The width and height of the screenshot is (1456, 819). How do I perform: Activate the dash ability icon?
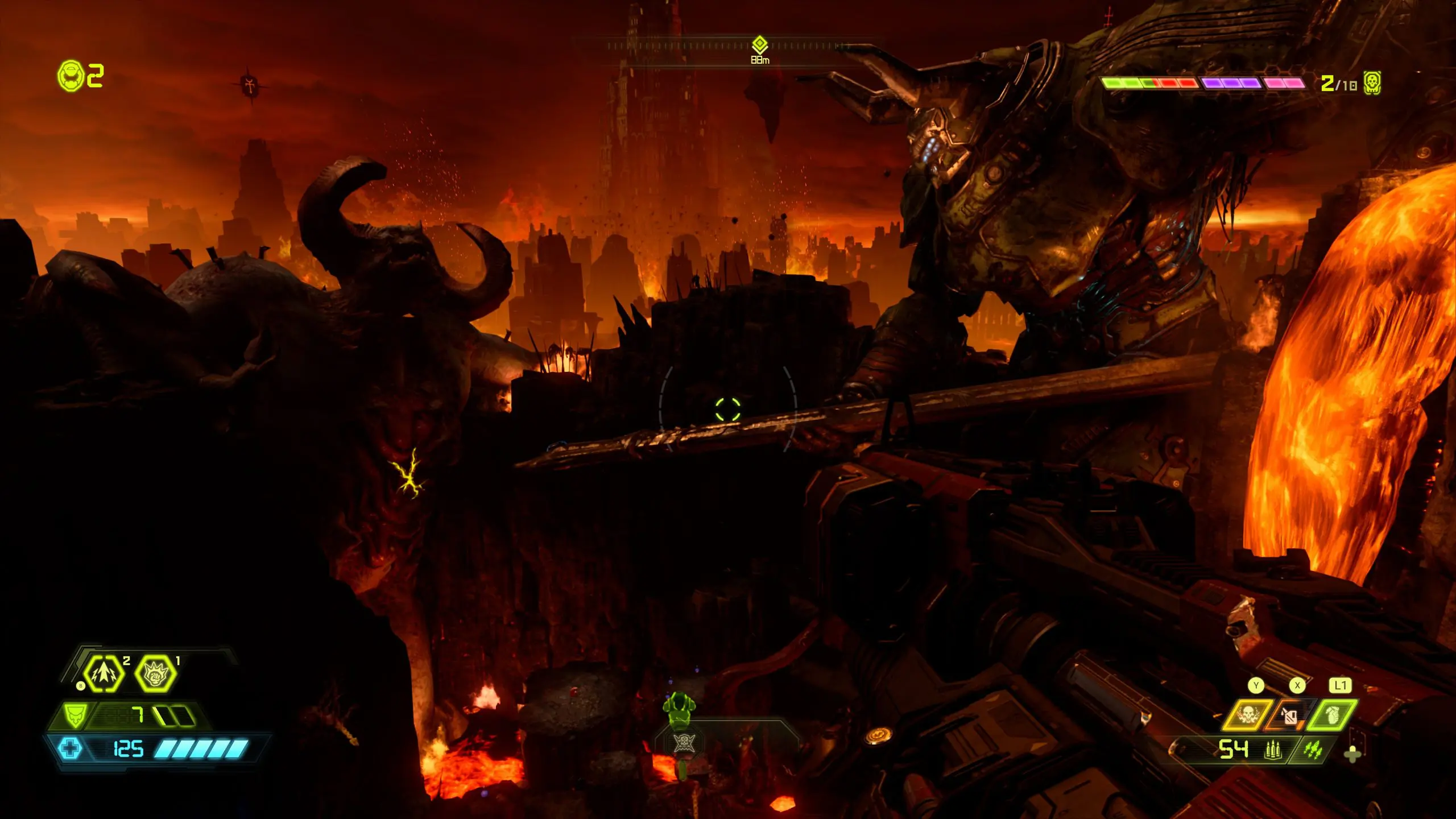pos(104,674)
